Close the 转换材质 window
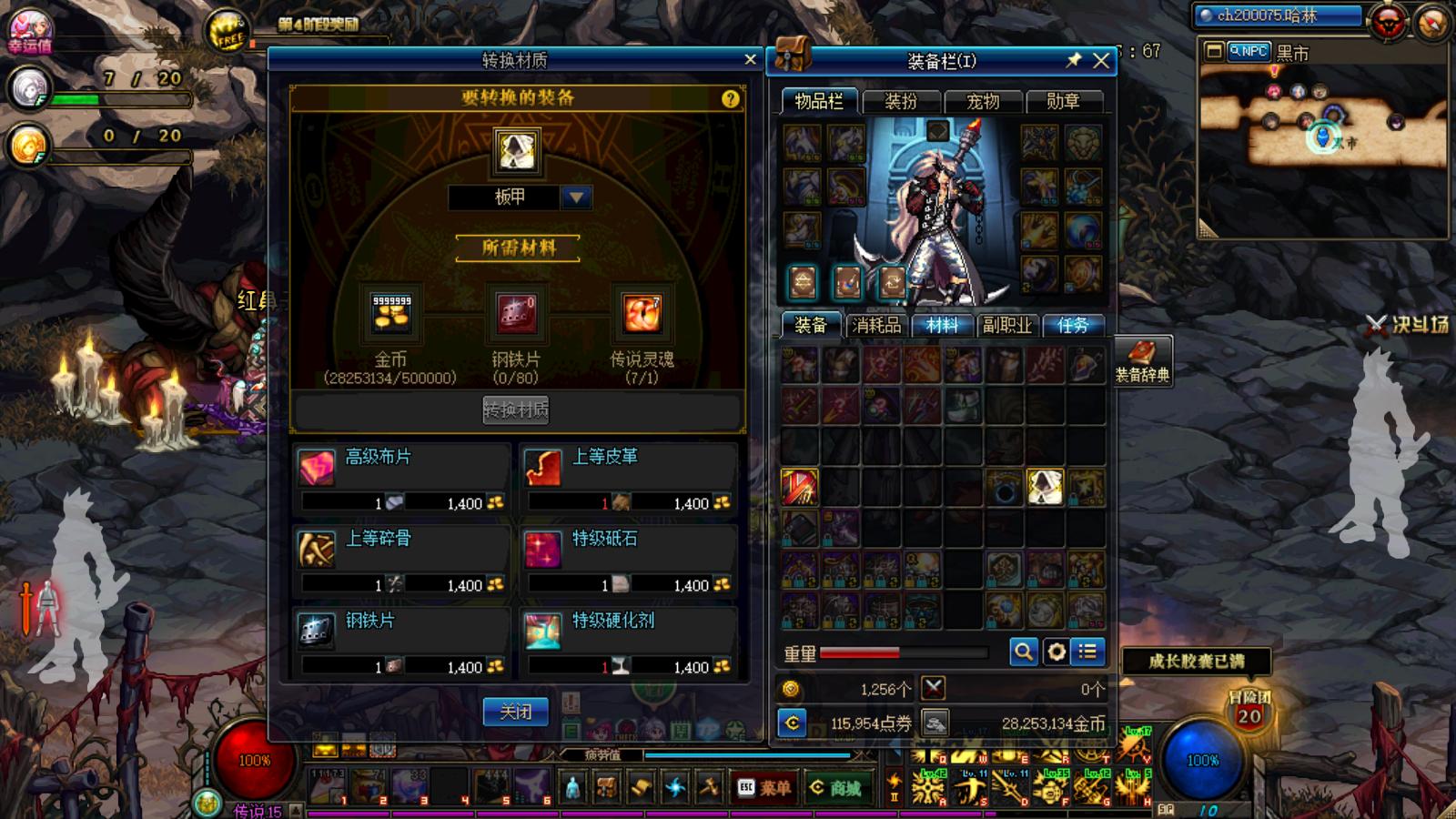Screen dimensions: 1456x819 (x=750, y=59)
